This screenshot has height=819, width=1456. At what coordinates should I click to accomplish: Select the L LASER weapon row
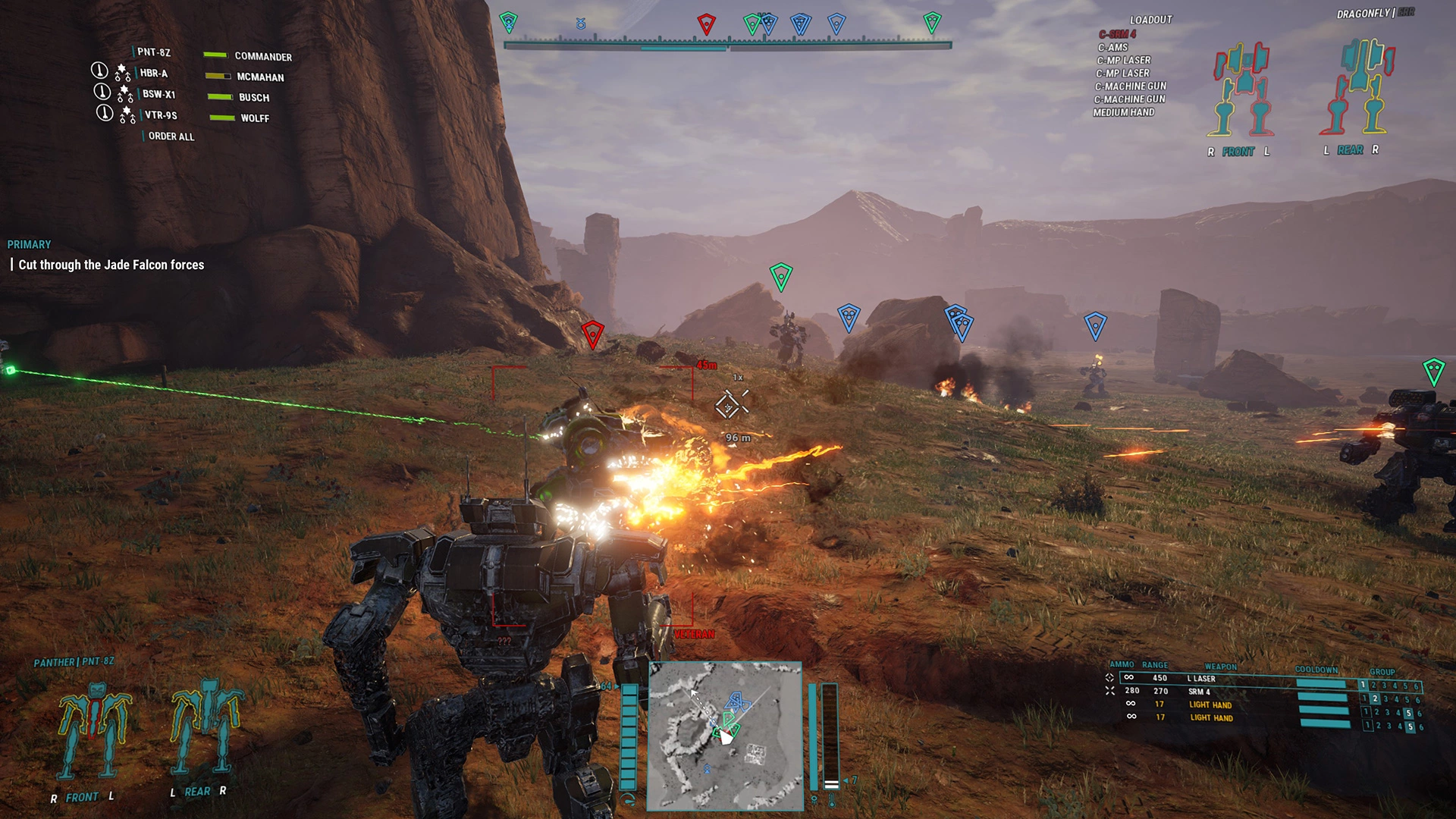point(1201,679)
